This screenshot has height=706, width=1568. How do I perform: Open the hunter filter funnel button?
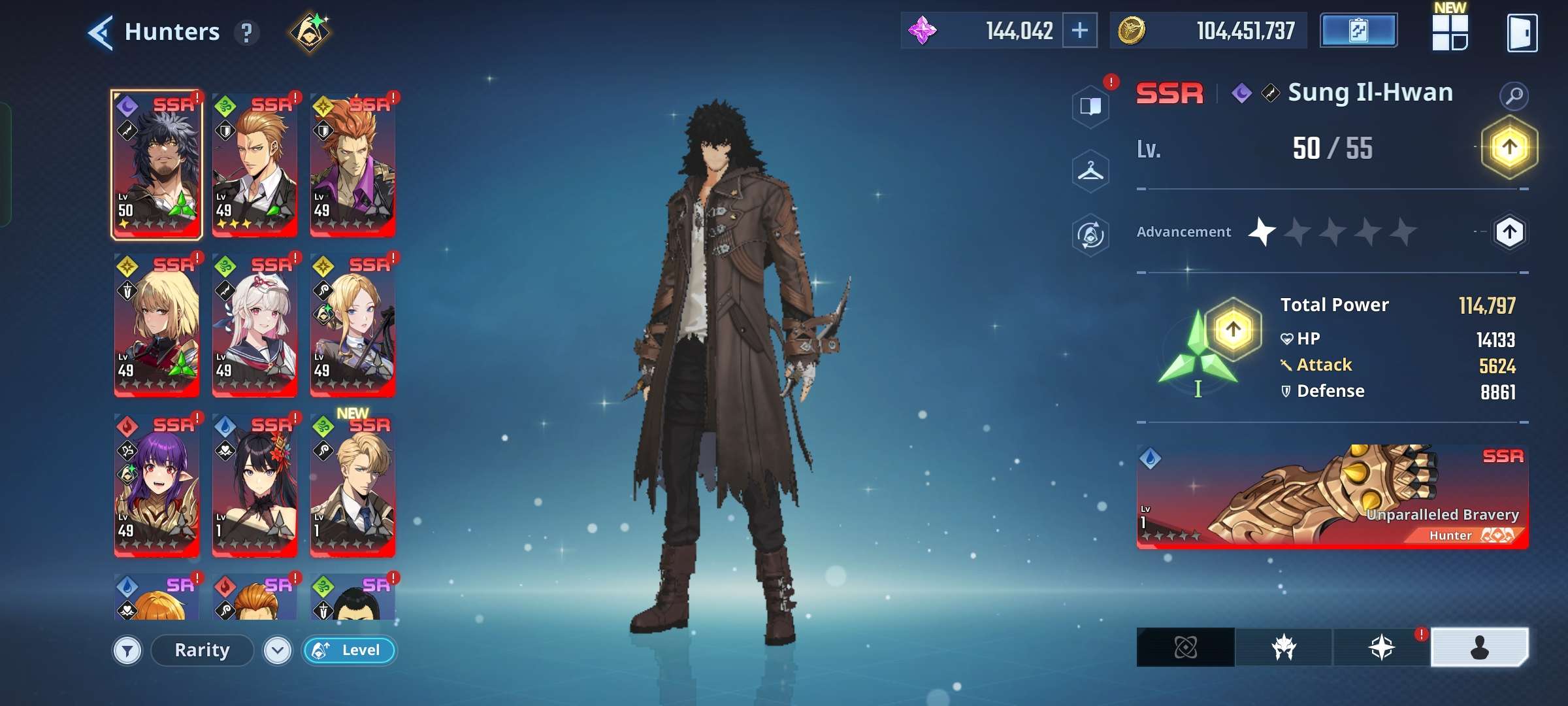point(127,650)
